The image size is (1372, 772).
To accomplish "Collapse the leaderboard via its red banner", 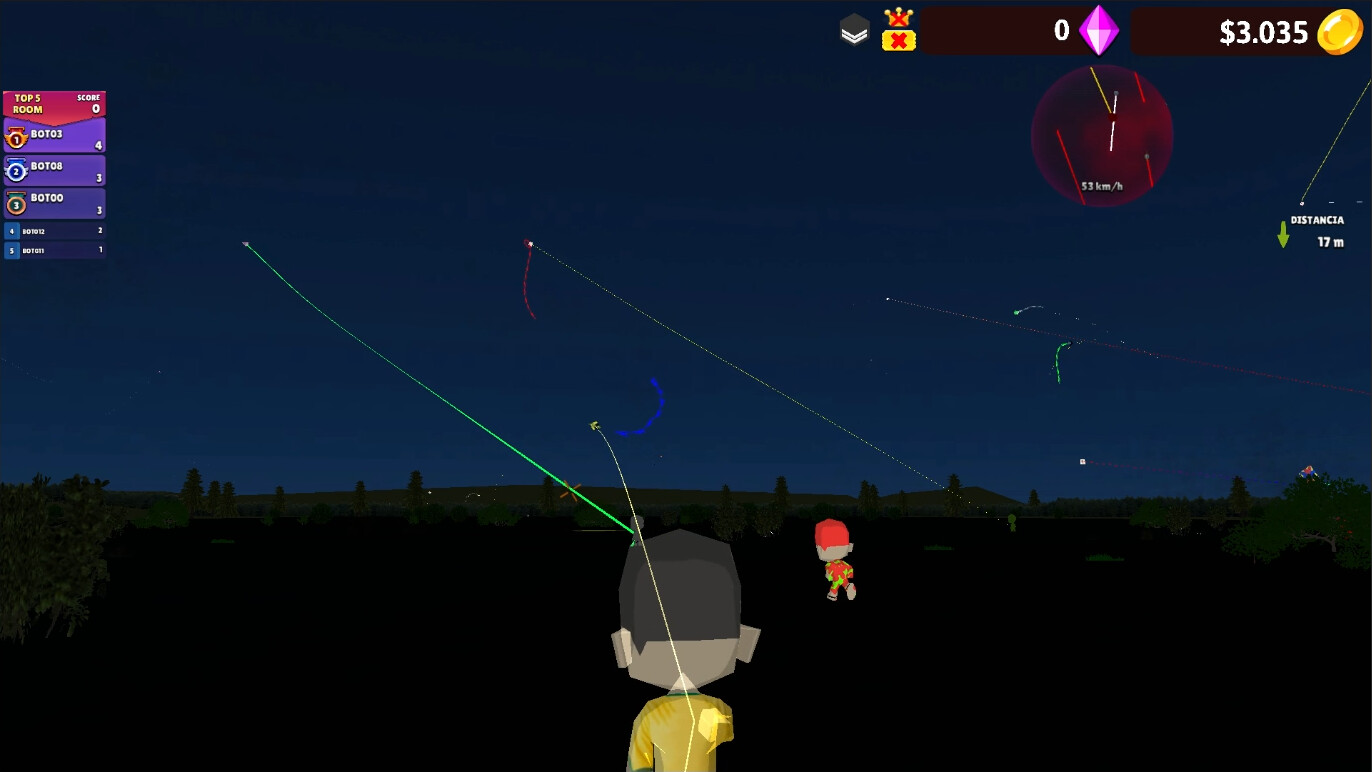I will 55,103.
